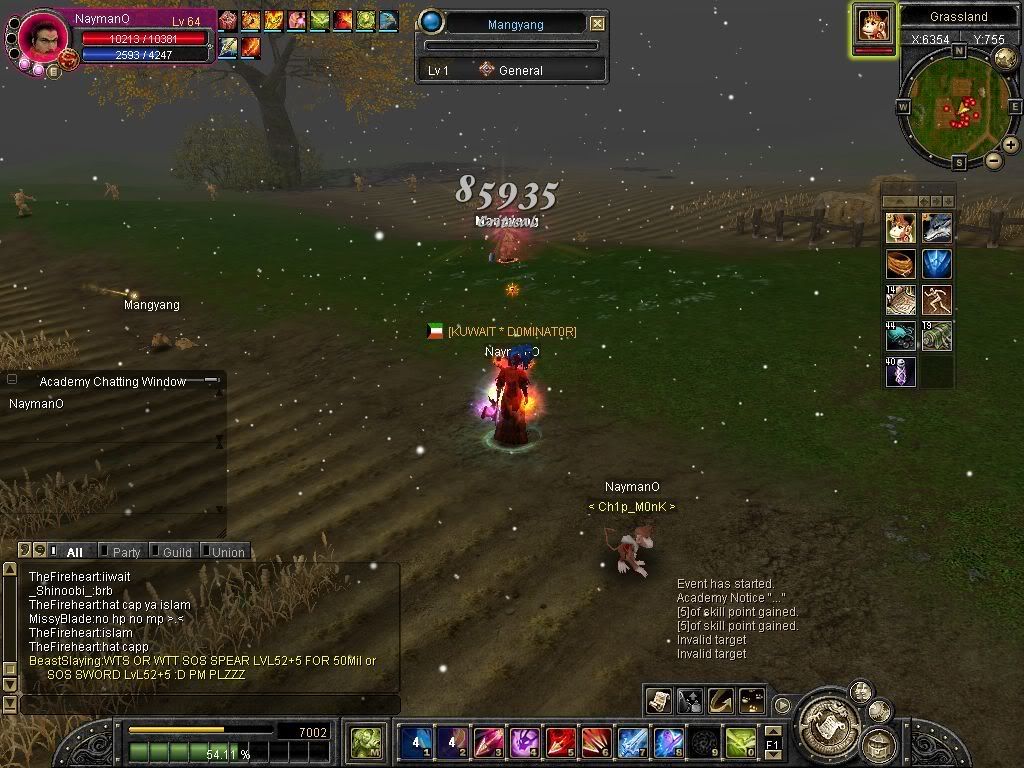Use the purple skill in slot 4

pyautogui.click(x=525, y=743)
